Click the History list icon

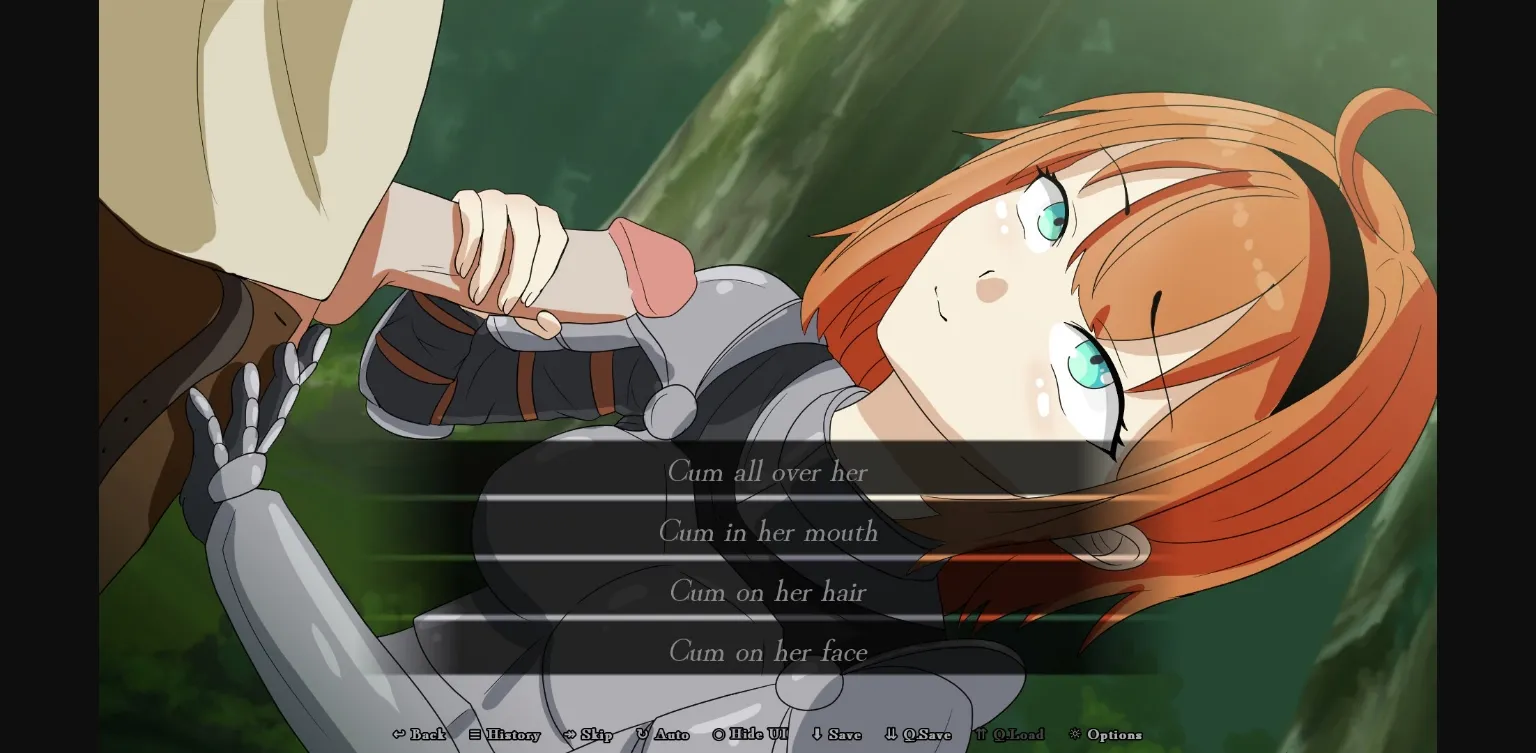(473, 734)
